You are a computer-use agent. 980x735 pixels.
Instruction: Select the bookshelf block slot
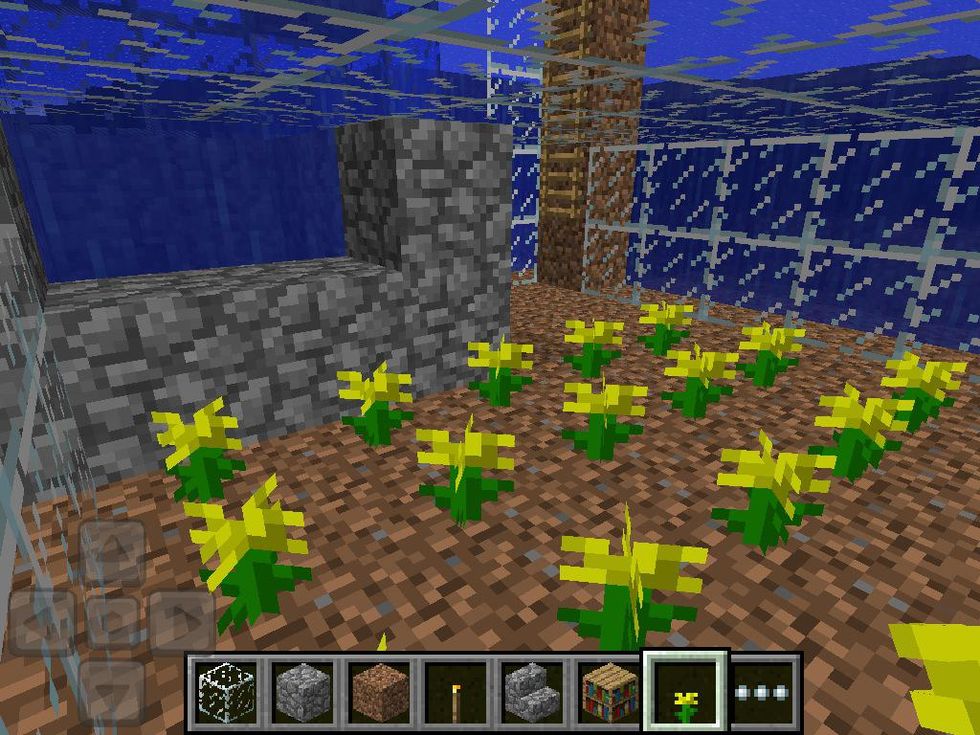[609, 691]
